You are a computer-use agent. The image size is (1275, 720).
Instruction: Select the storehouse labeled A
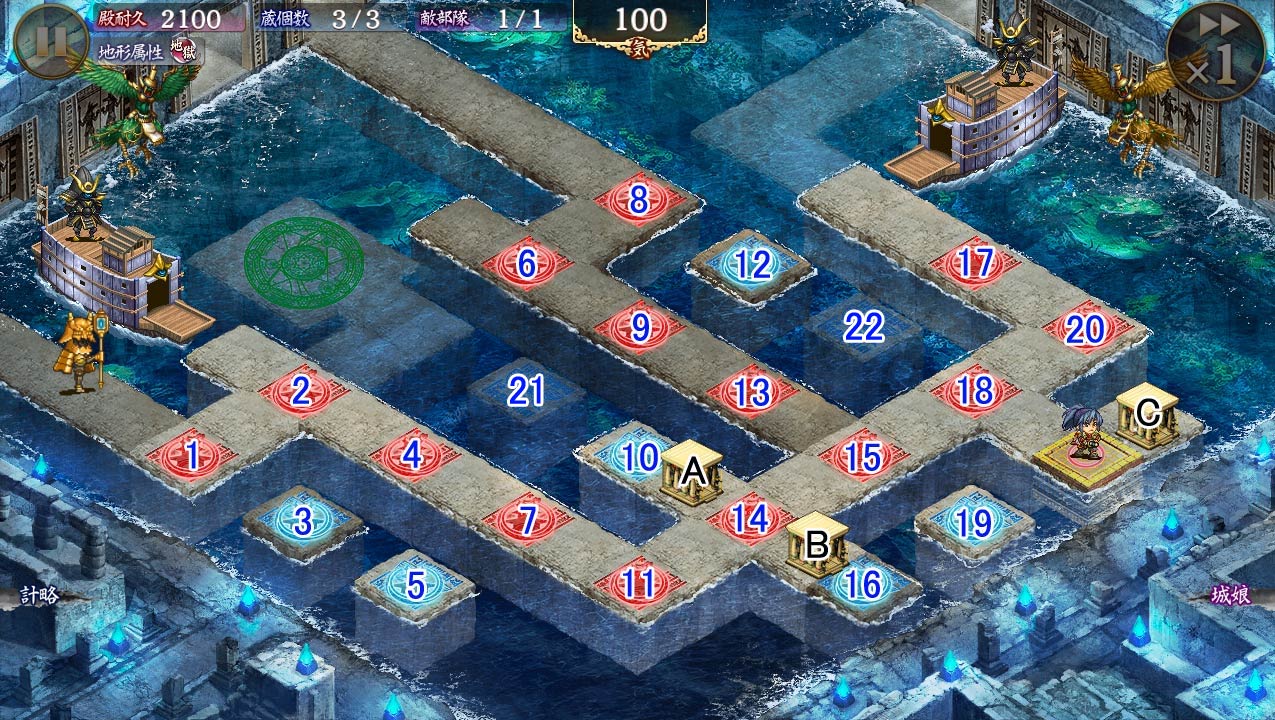coord(692,472)
